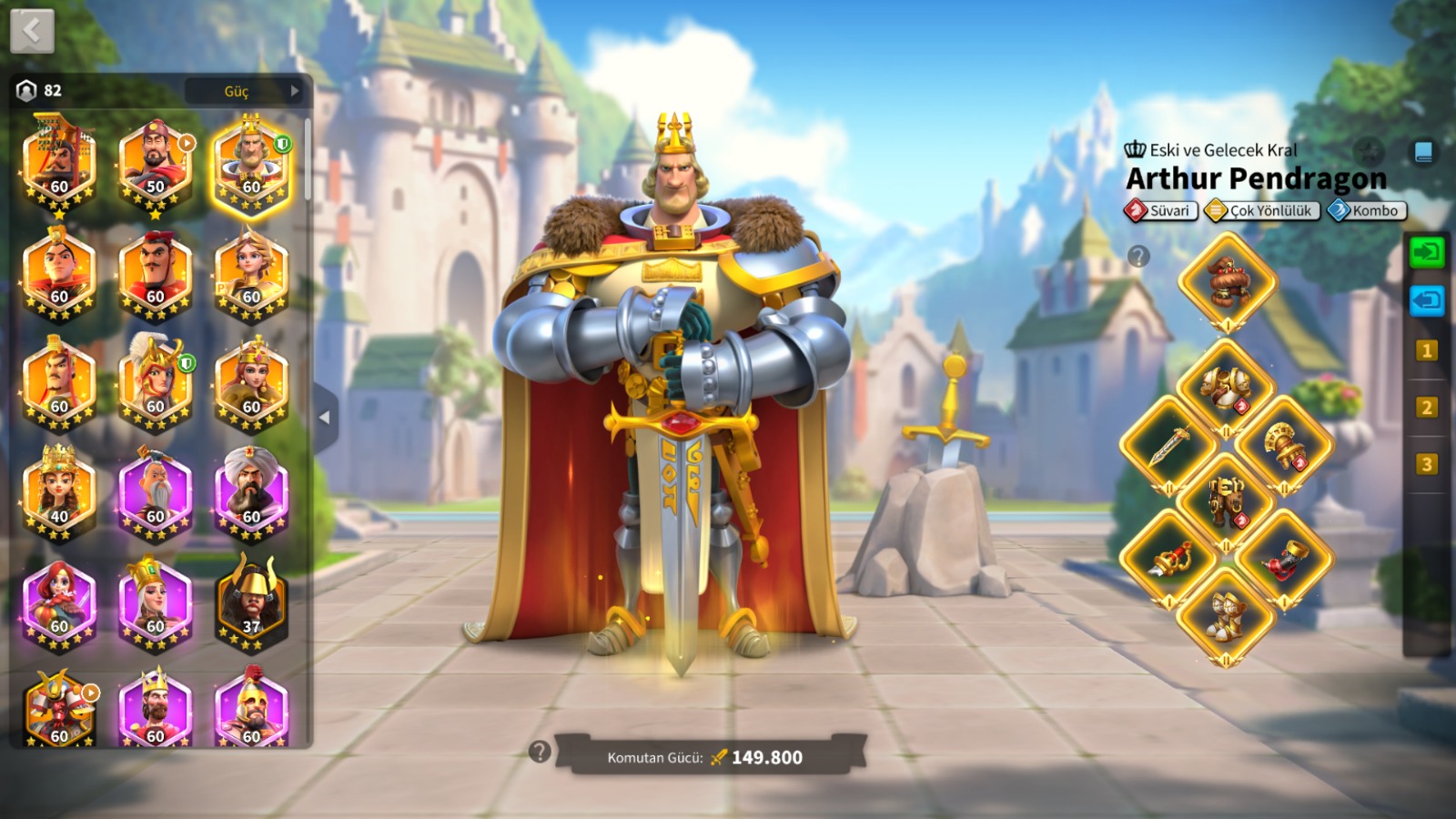Select the level 40 crowned girl commander
The height and width of the screenshot is (819, 1456).
click(59, 491)
